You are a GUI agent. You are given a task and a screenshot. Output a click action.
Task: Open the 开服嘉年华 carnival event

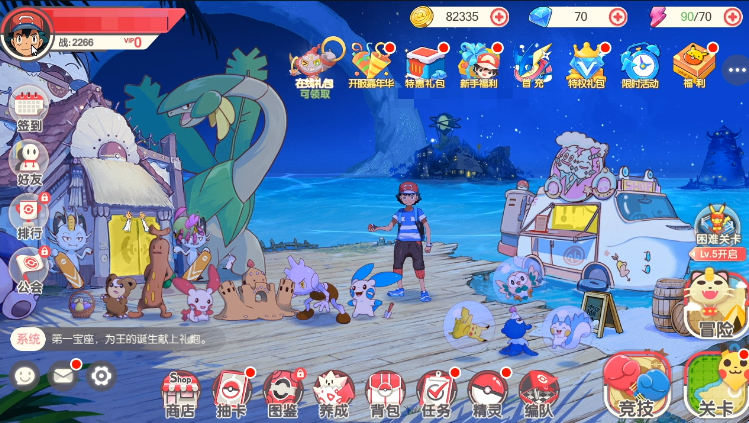[x=371, y=64]
